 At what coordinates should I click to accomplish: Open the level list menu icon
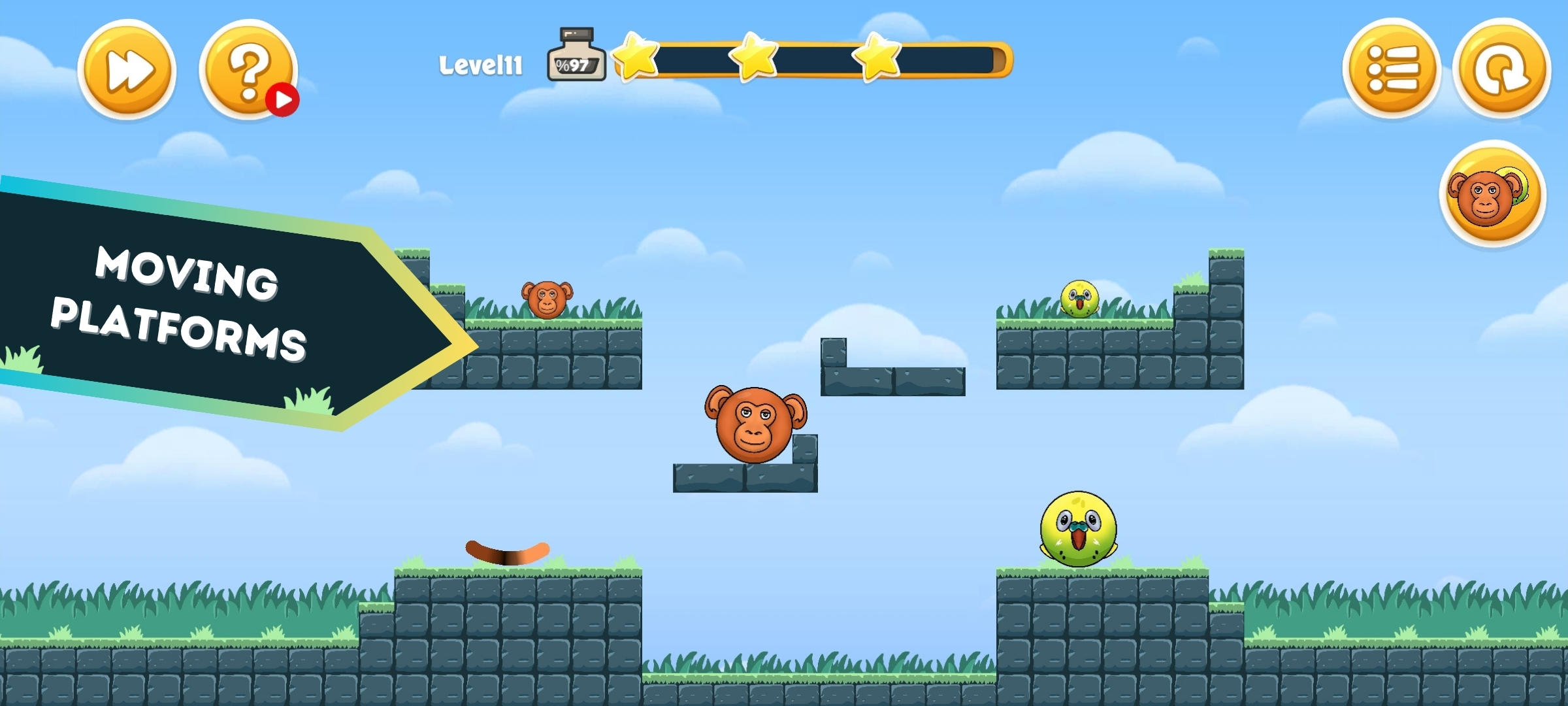[1395, 69]
